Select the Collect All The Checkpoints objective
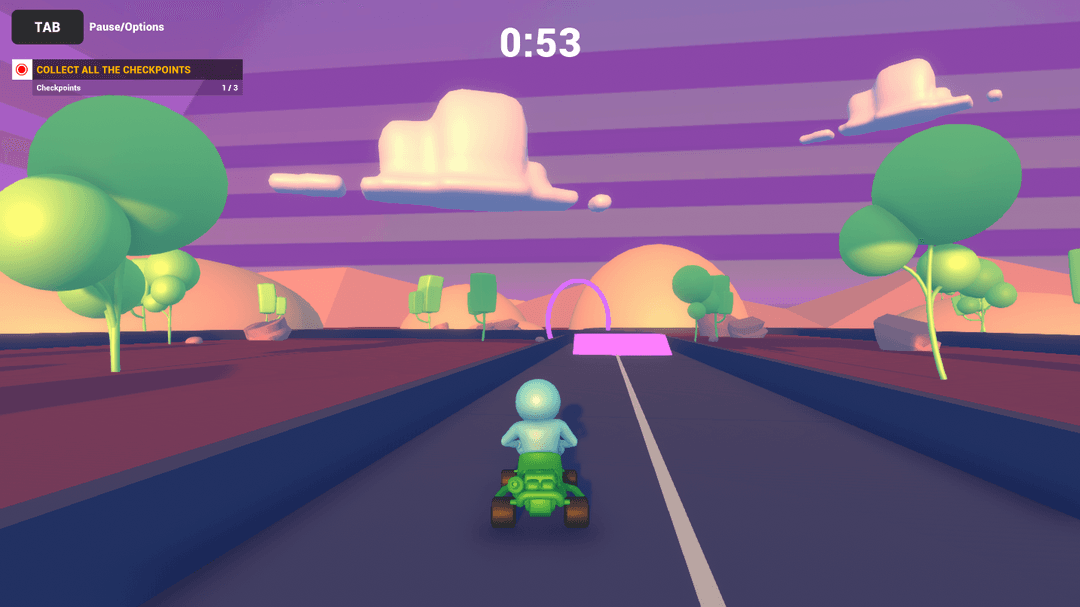This screenshot has width=1080, height=607. point(114,70)
